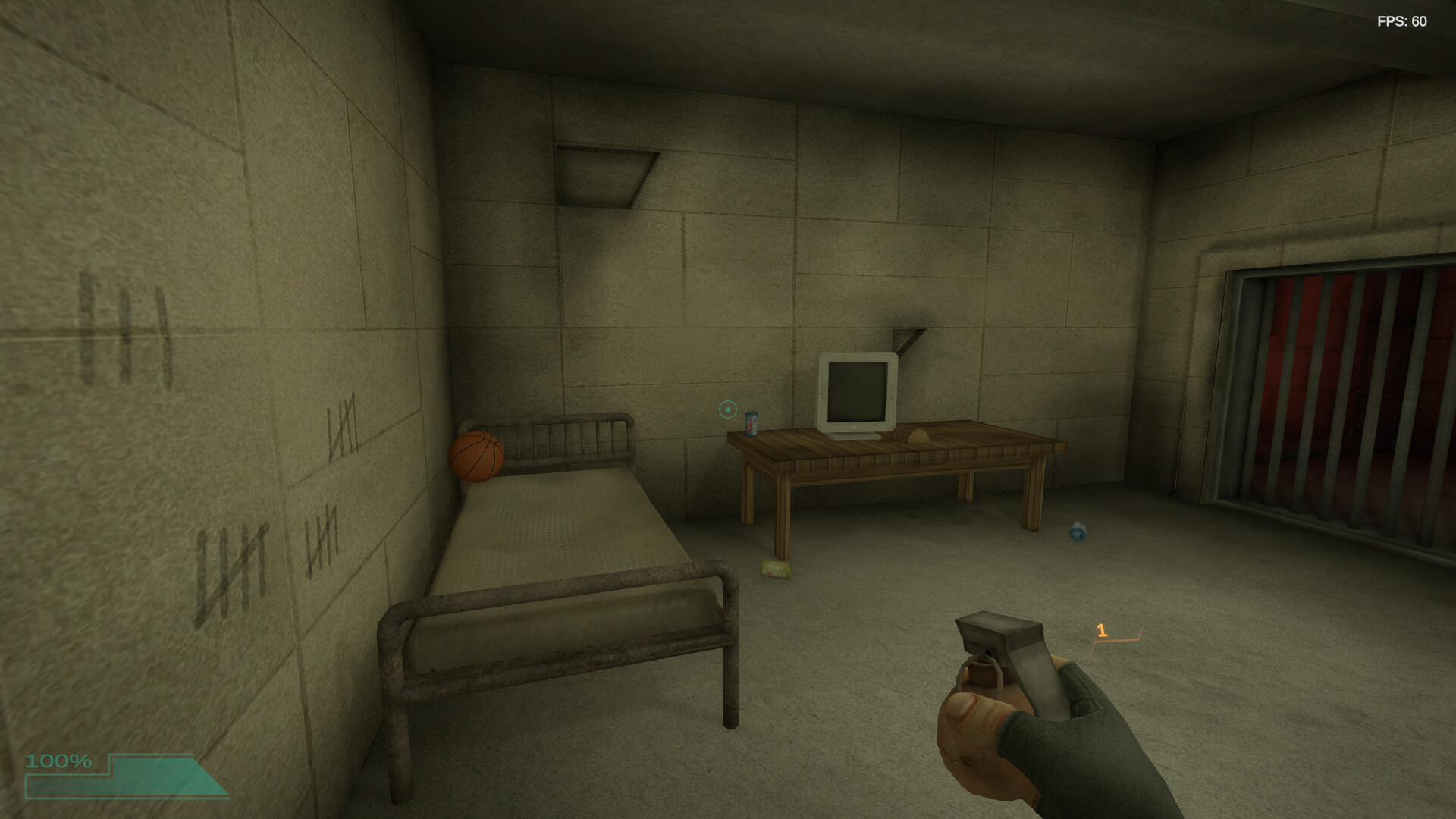The width and height of the screenshot is (1456, 819).
Task: Click the crosshair reticle
Action: click(726, 409)
